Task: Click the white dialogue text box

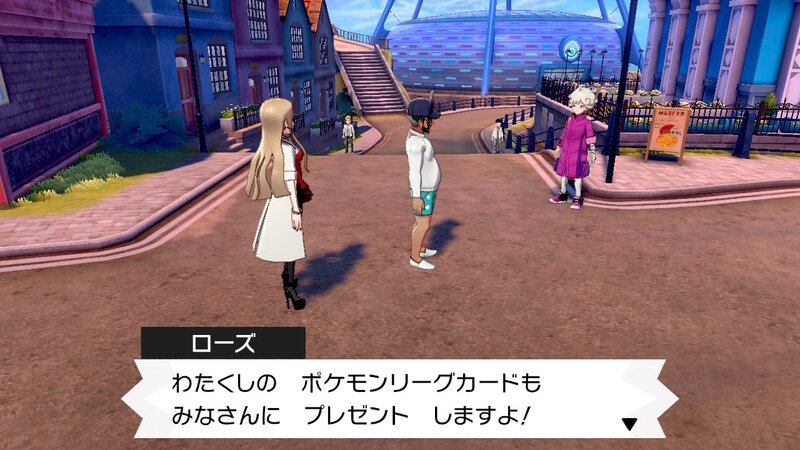Action: [x=390, y=398]
